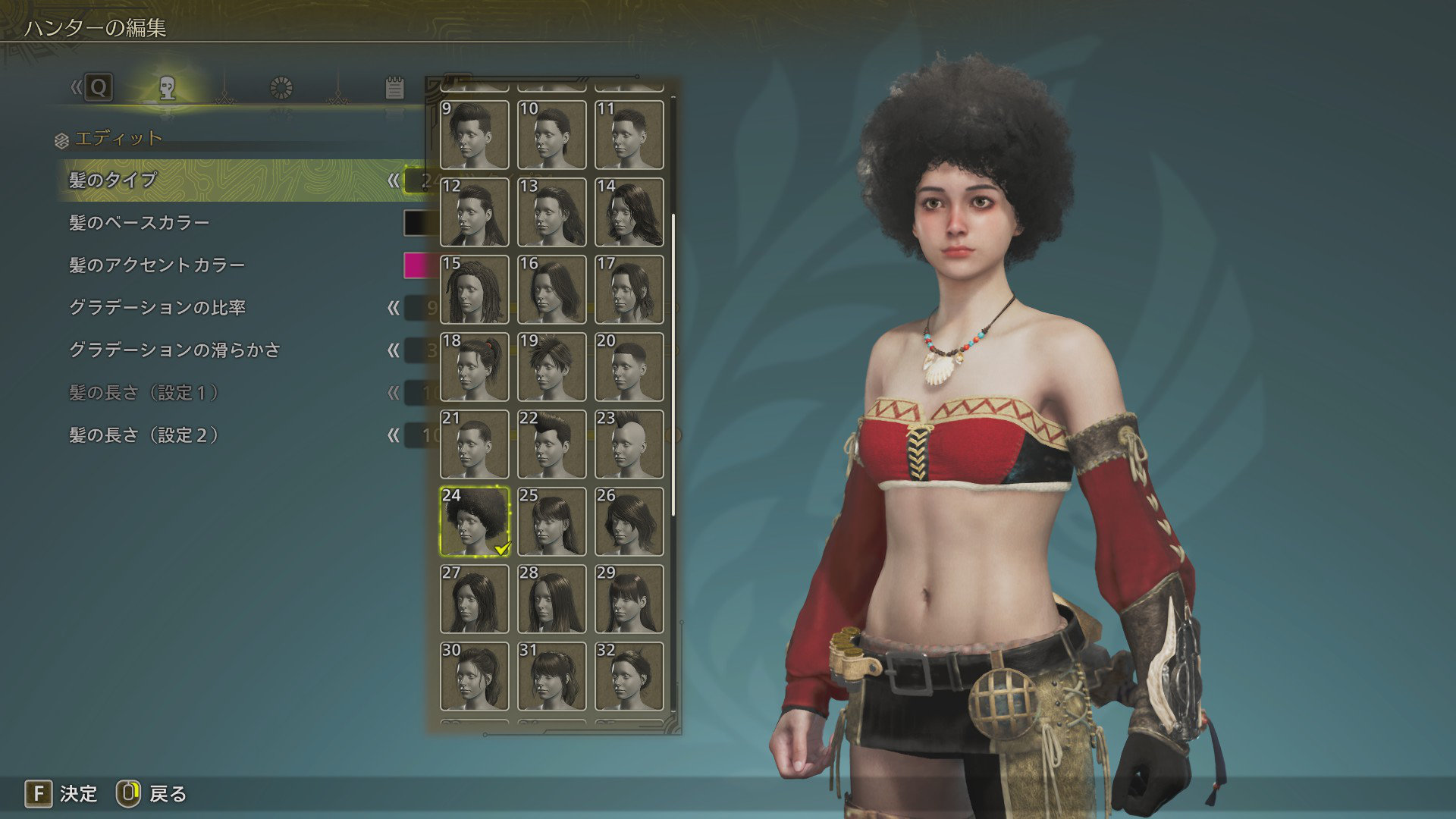Pick hairstyle 19 spiky hair

[x=552, y=367]
